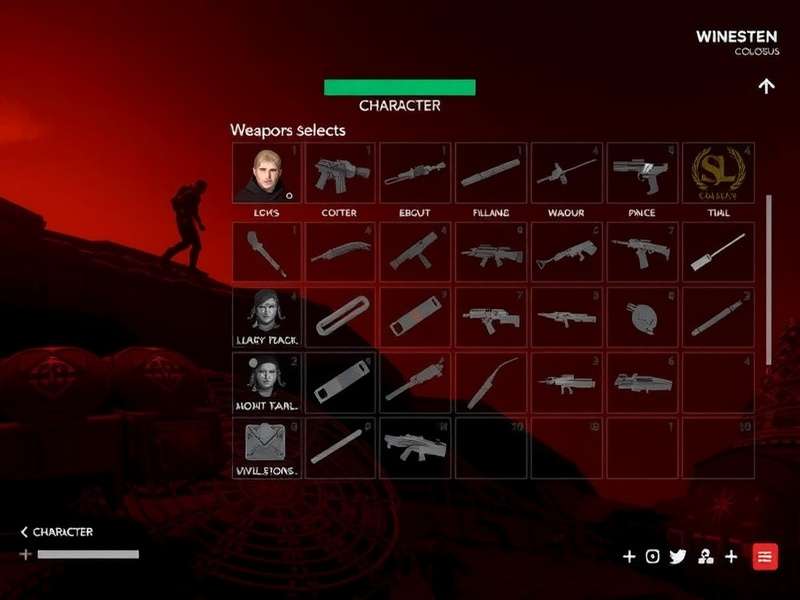Select the MONT TARL character portrait
This screenshot has height=600, width=800.
pos(266,382)
